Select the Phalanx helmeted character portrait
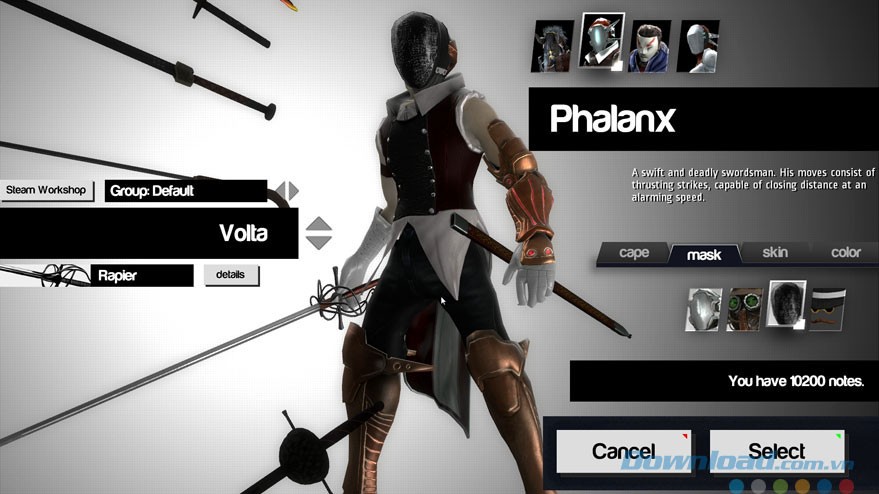This screenshot has height=494, width=879. click(x=602, y=42)
